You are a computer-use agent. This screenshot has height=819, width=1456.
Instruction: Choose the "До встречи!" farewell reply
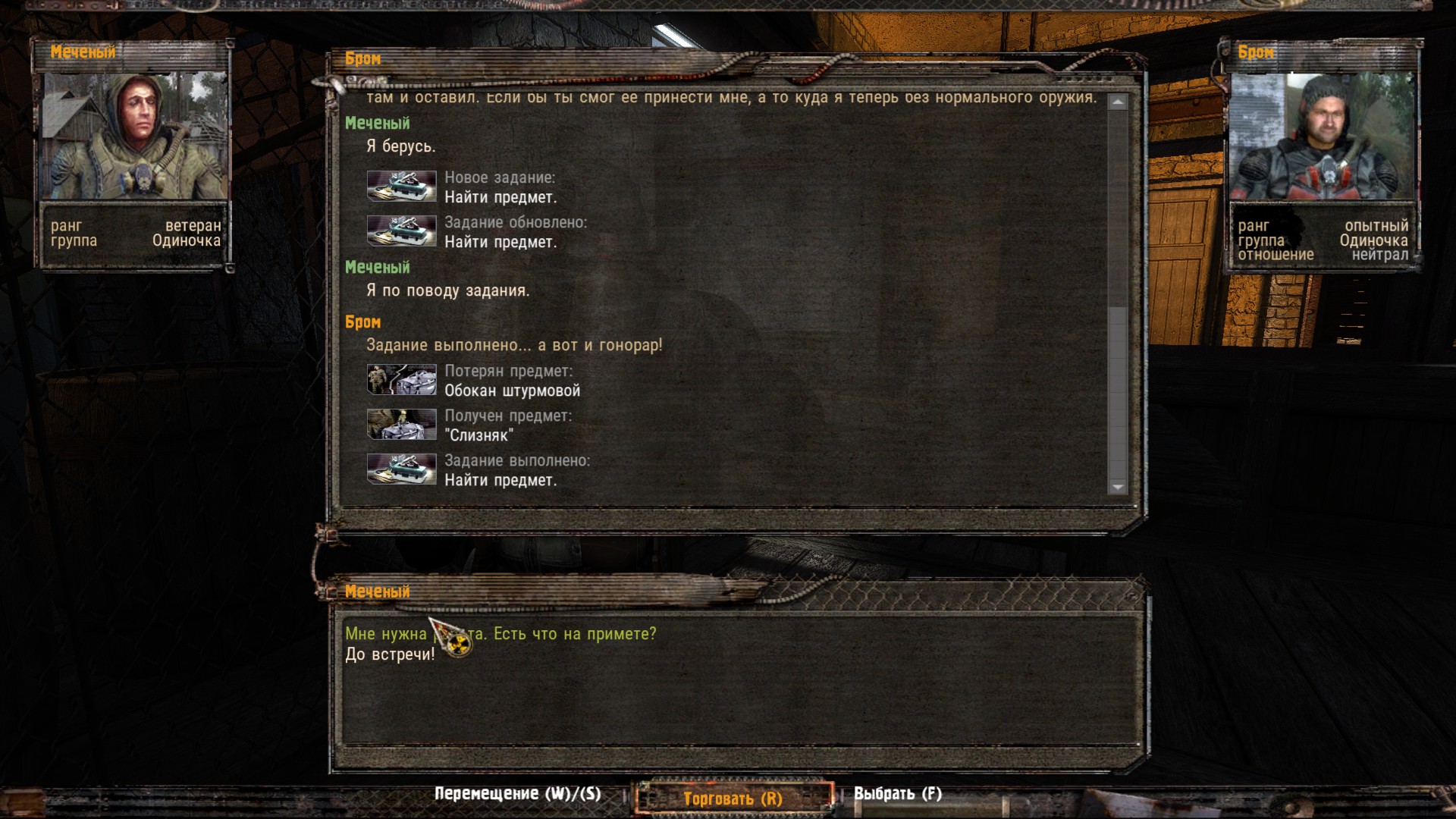390,654
